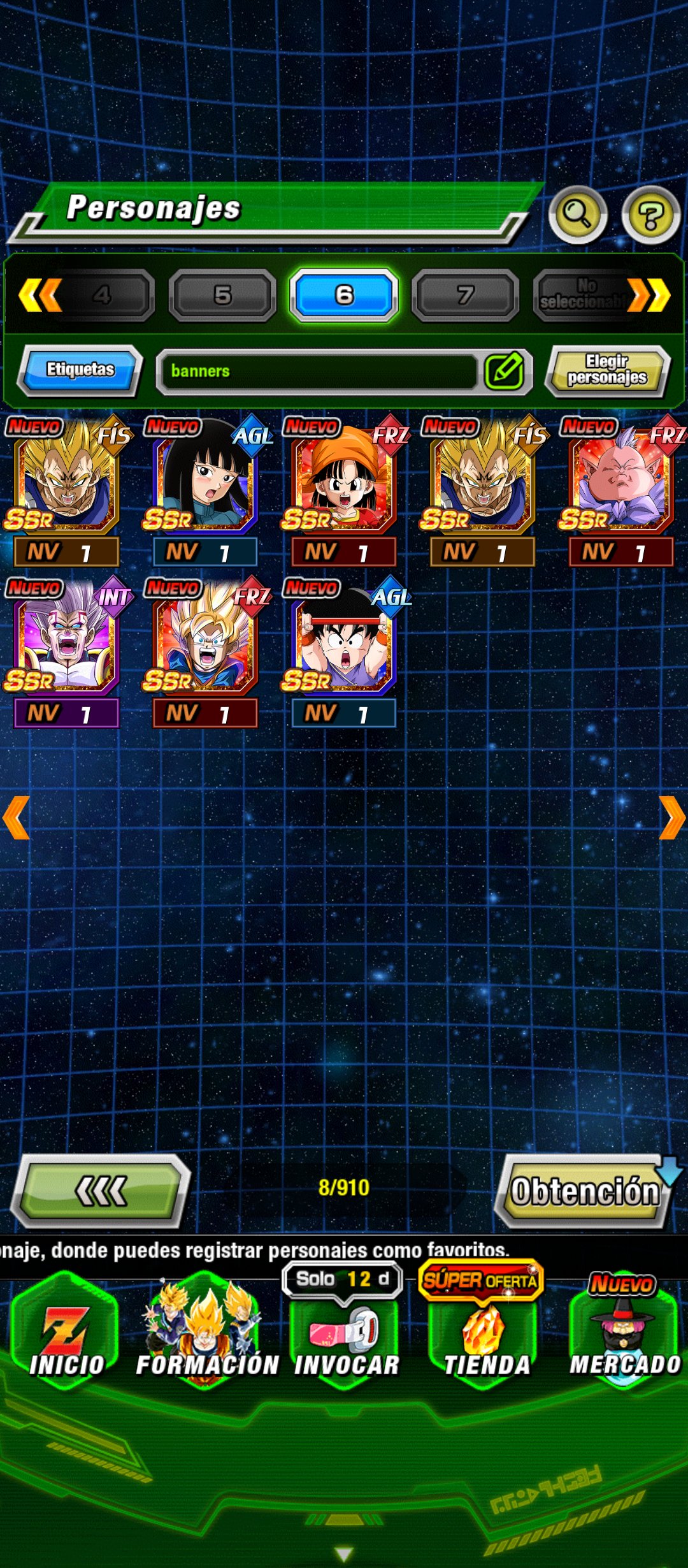The width and height of the screenshot is (688, 1568).
Task: Open the Etiquetas tags button
Action: (80, 370)
